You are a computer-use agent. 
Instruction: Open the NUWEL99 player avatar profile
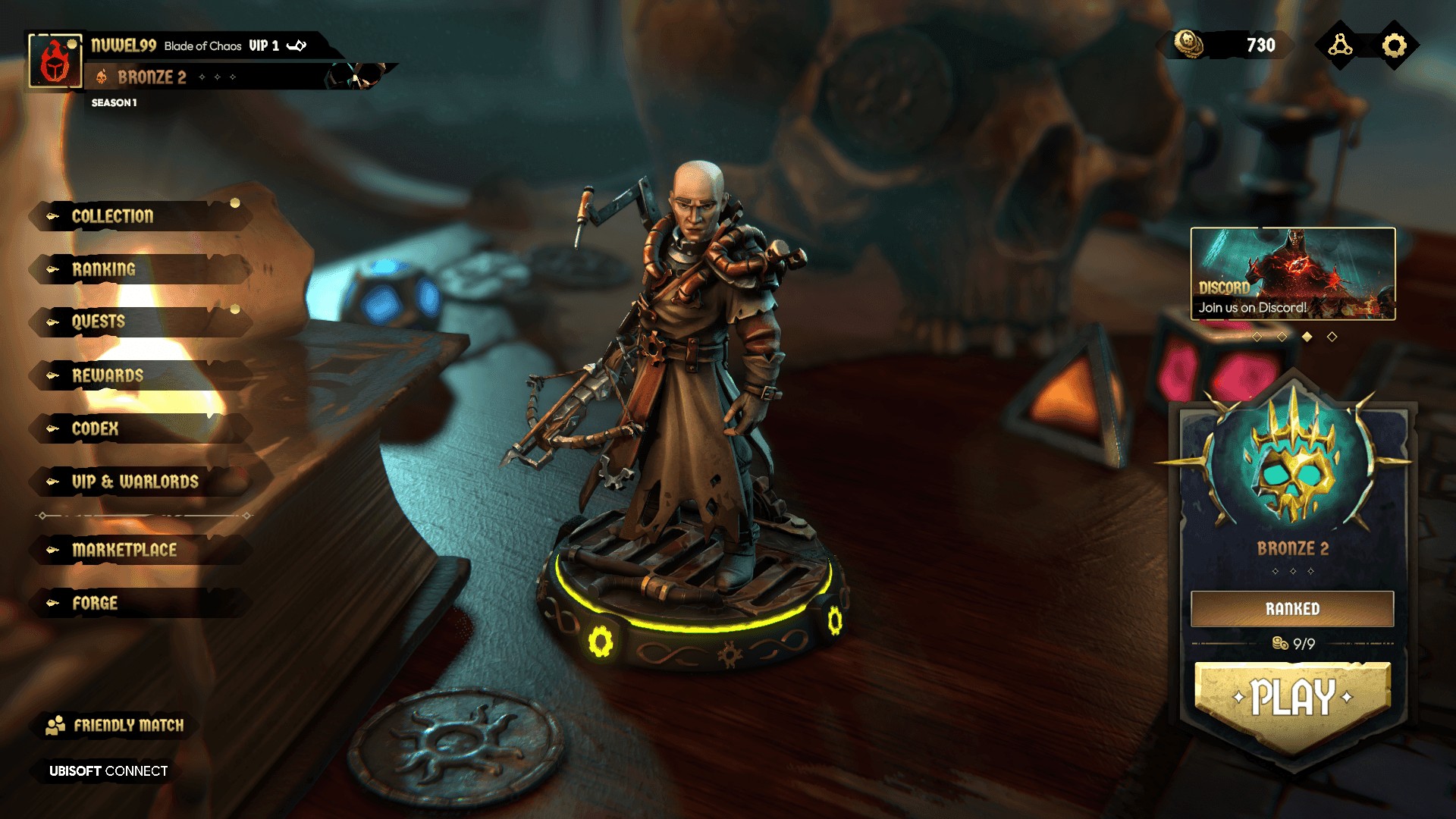(x=55, y=62)
